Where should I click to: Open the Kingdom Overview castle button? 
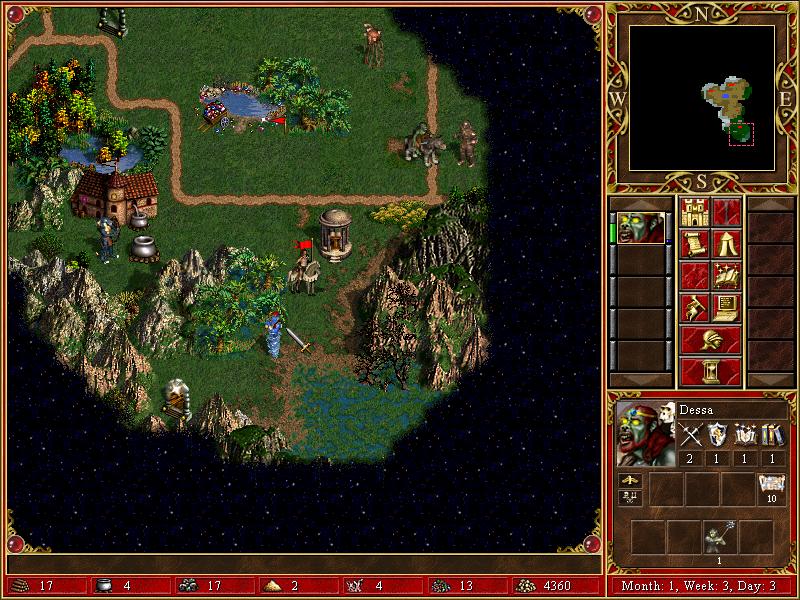tap(694, 211)
